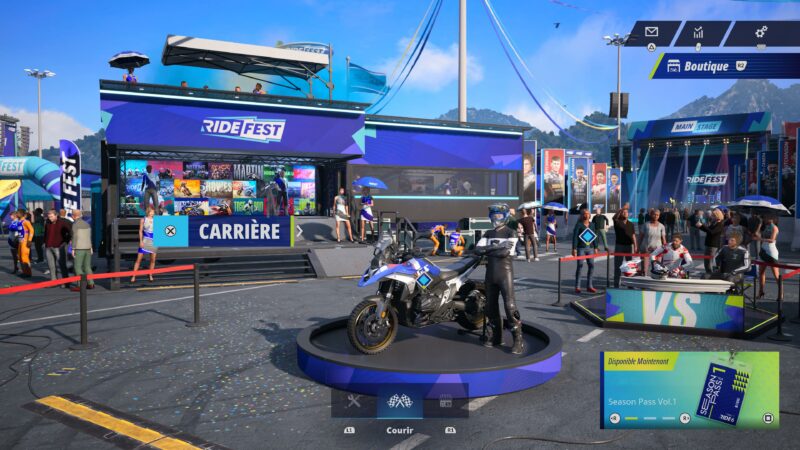This screenshot has height=450, width=800.
Task: Switch to the wrench garage tab
Action: (353, 402)
